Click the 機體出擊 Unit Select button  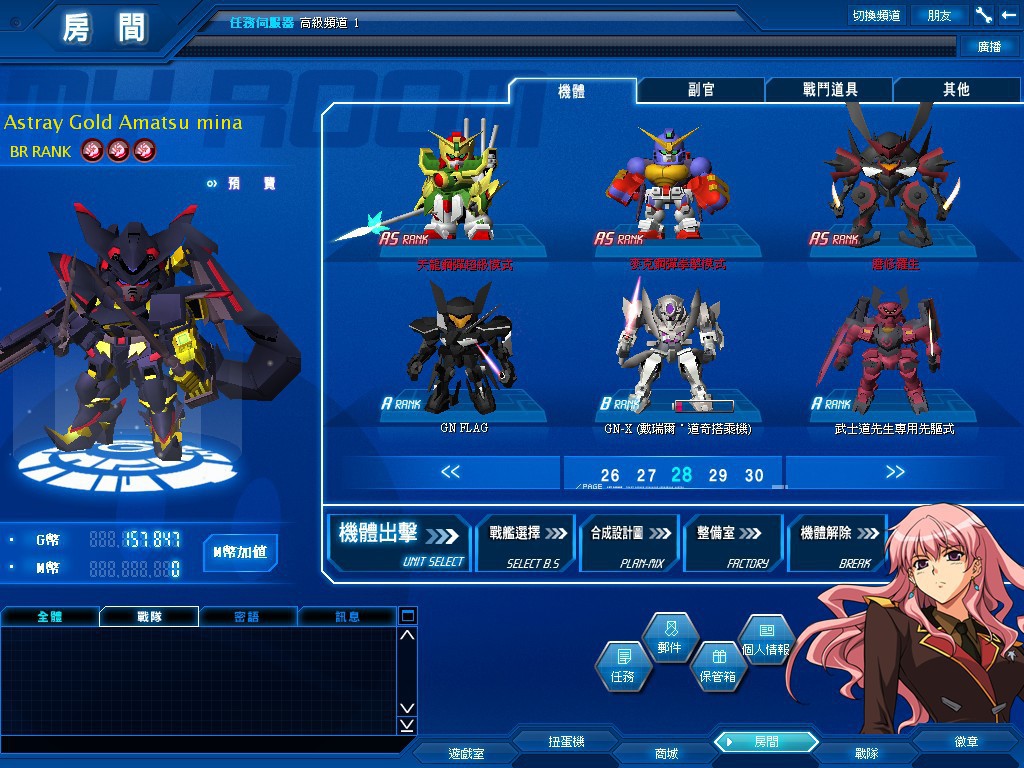[x=400, y=542]
